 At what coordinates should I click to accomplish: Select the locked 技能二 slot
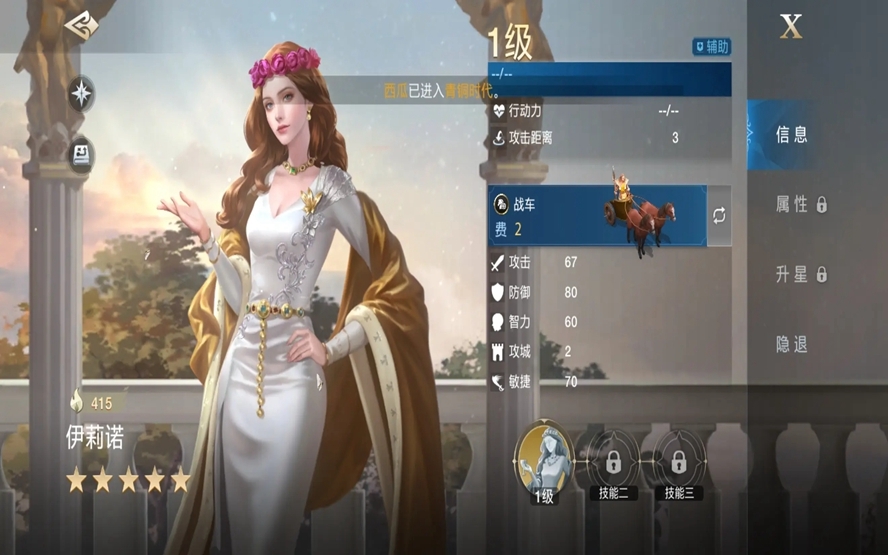(612, 463)
